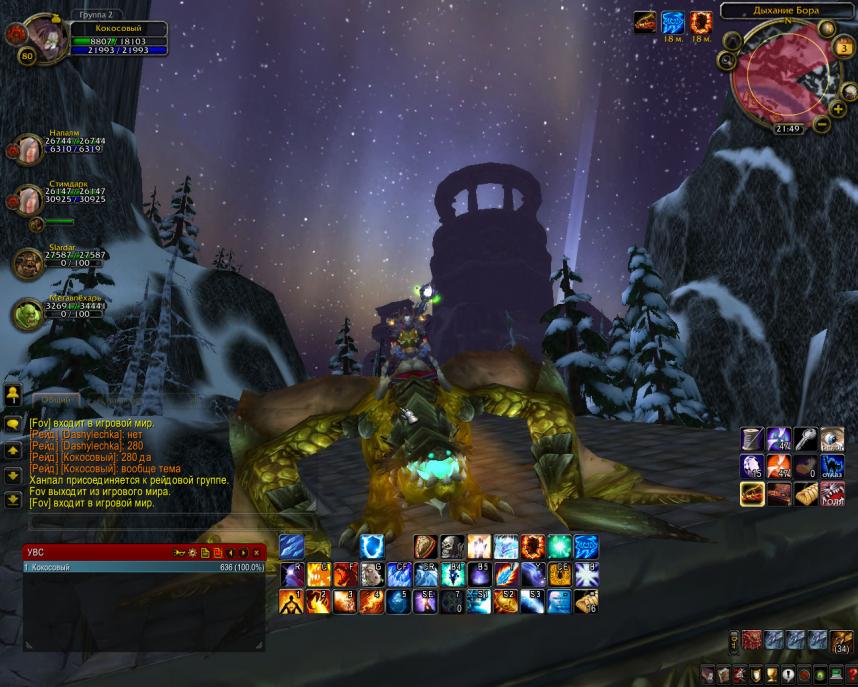Use the thread spool profession icon
Image resolution: width=858 pixels, height=687 pixels.
point(751,438)
